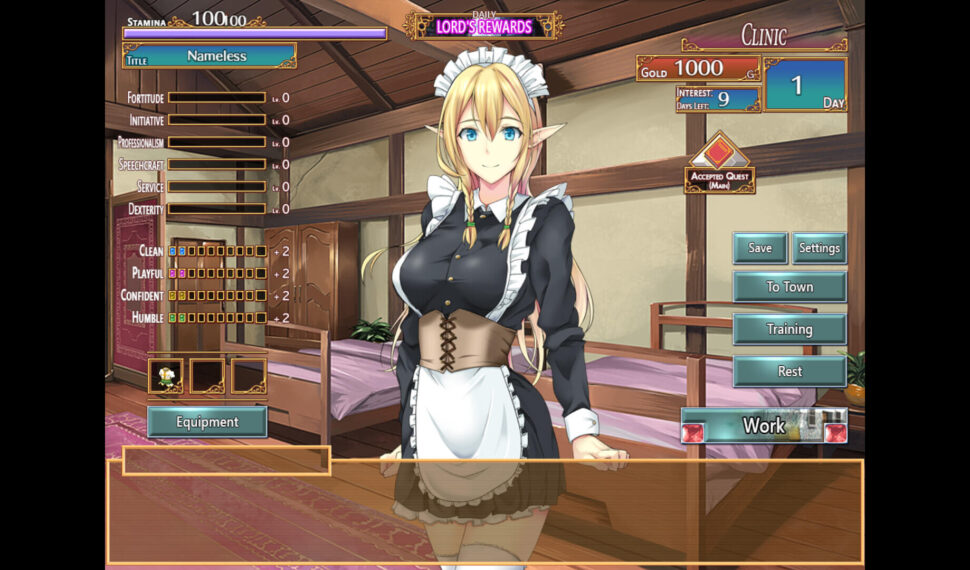The image size is (970, 570).
Task: Choose Rest to recover stamina
Action: click(x=789, y=371)
